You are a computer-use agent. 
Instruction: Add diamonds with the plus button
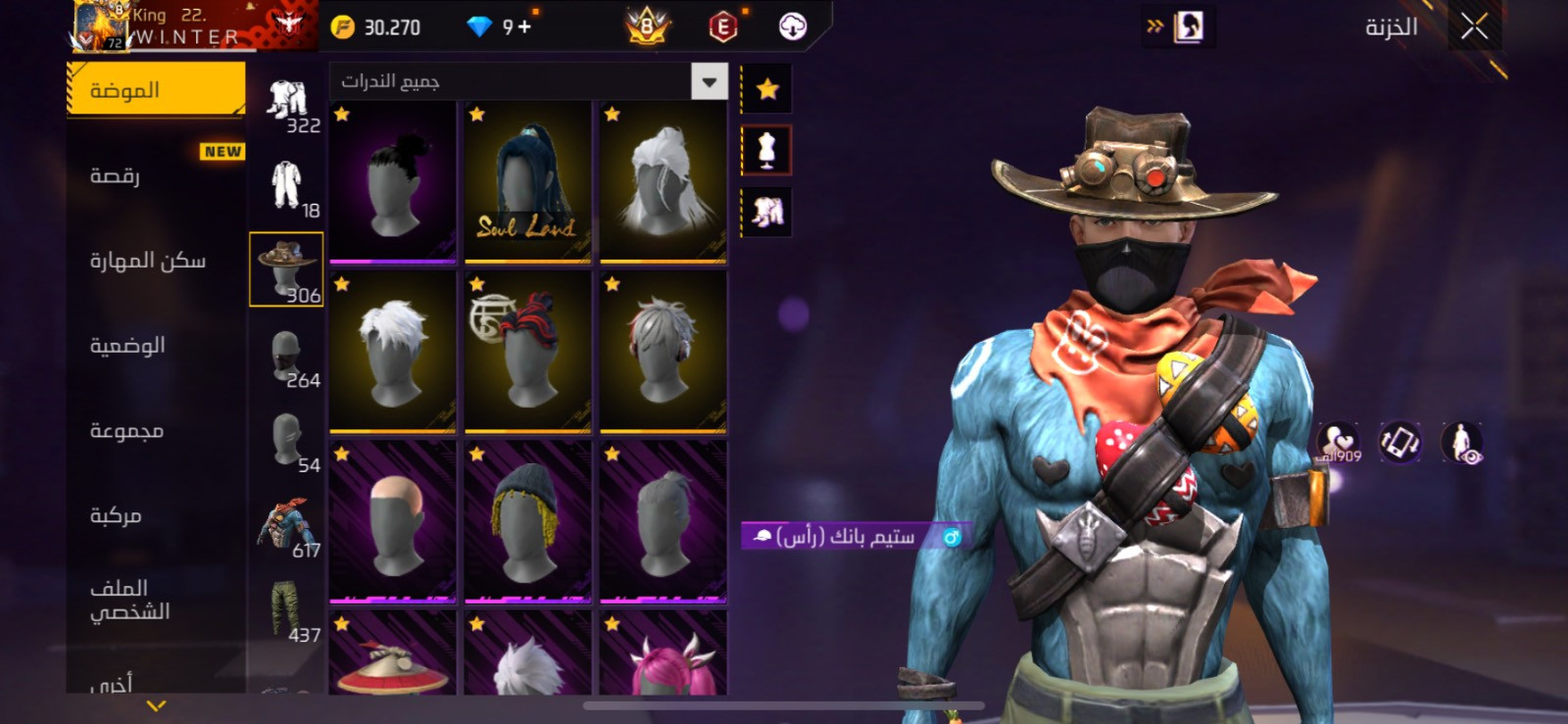[x=525, y=27]
